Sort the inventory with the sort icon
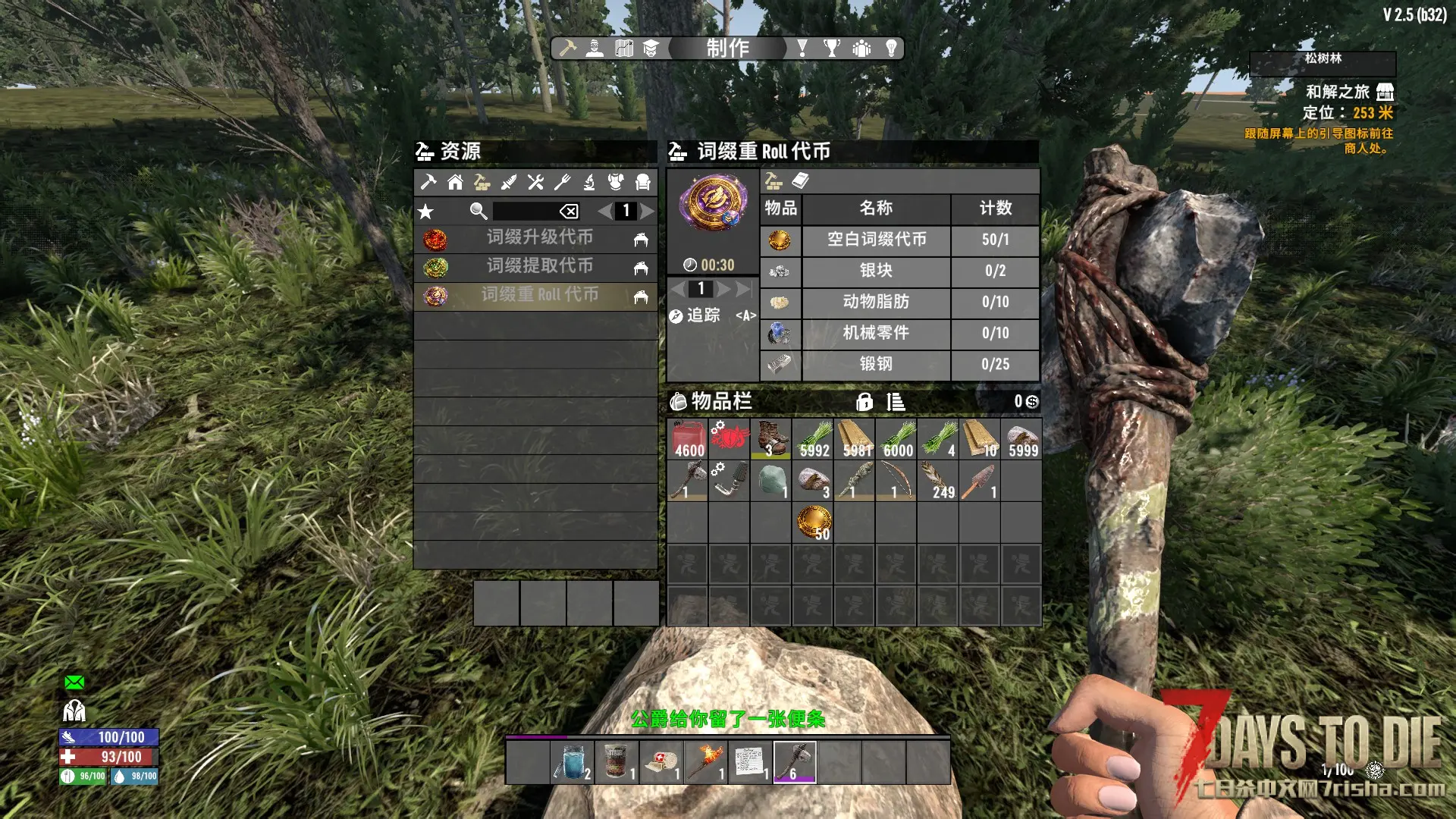This screenshot has width=1456, height=819. point(896,402)
